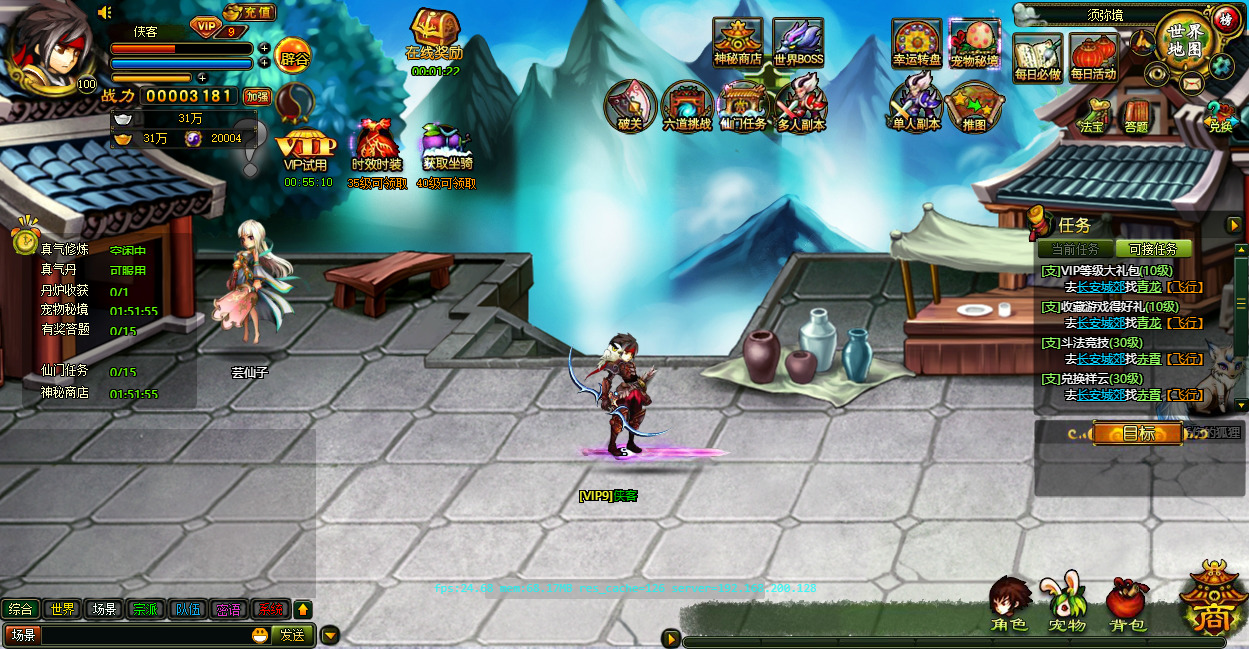Viewport: 1249px width, 649px height.
Task: Open 宠物秘境 pet realm
Action: click(x=974, y=42)
